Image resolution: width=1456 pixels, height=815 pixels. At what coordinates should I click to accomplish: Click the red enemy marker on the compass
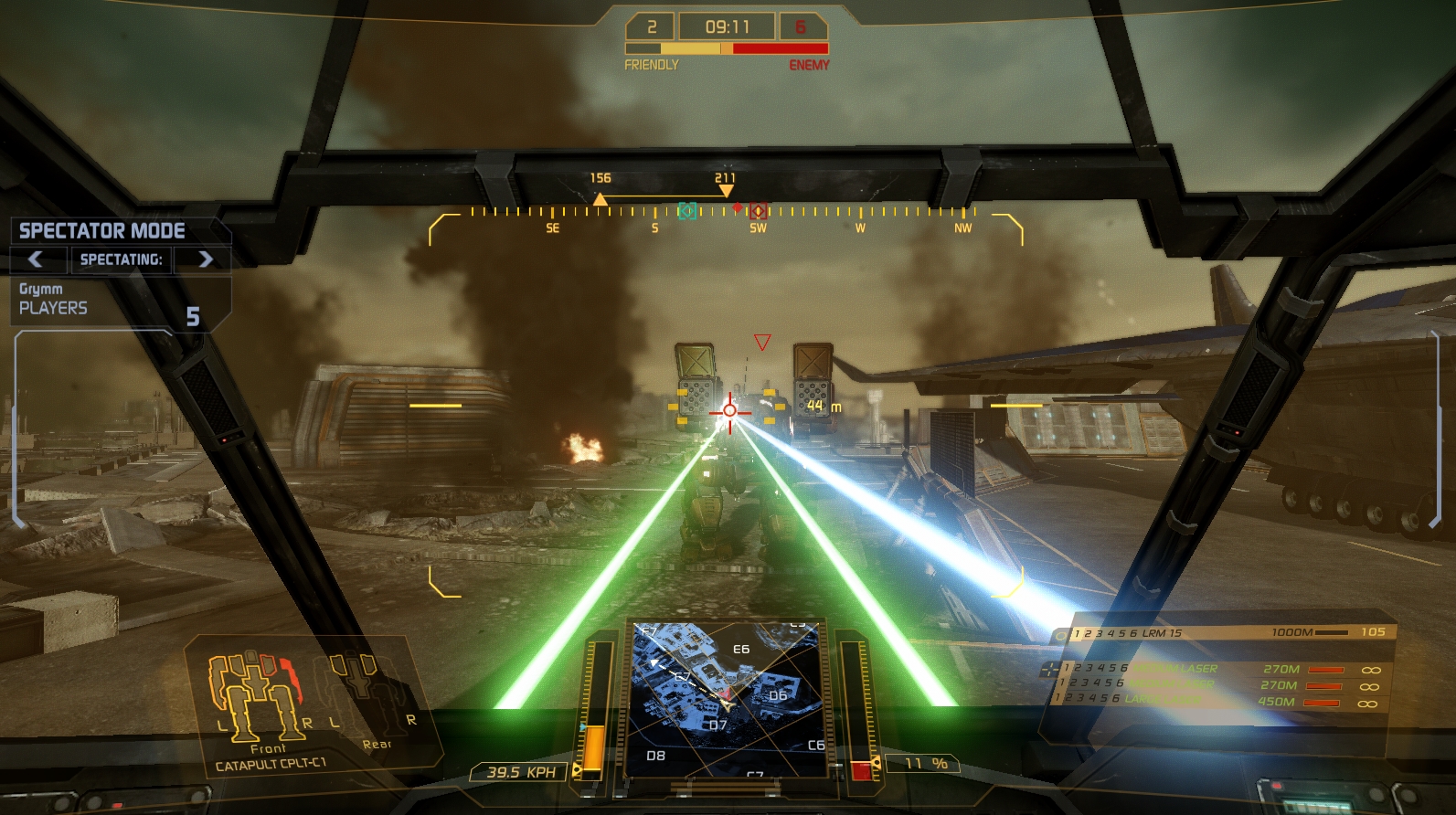click(758, 211)
